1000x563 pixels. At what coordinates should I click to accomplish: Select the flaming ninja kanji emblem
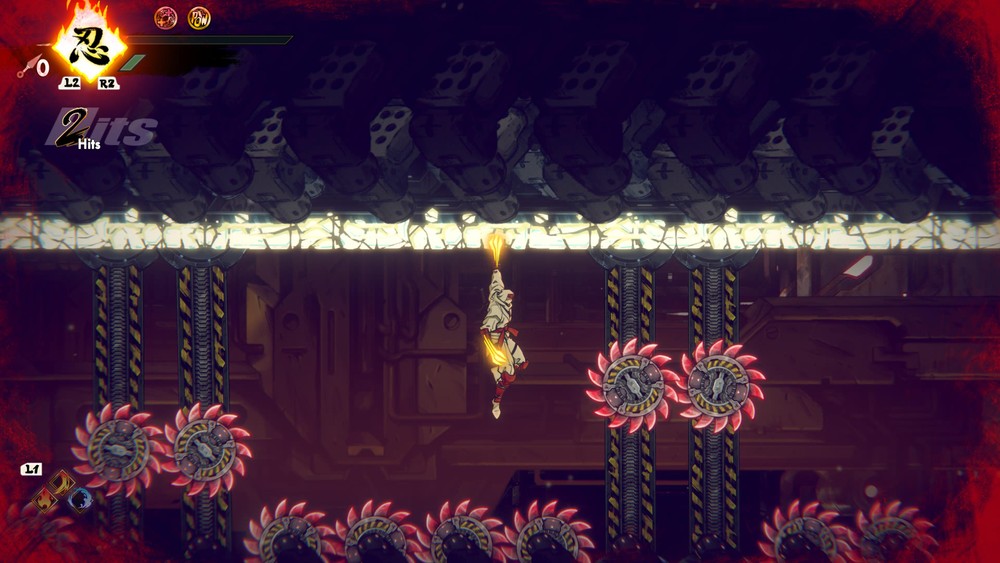(89, 44)
